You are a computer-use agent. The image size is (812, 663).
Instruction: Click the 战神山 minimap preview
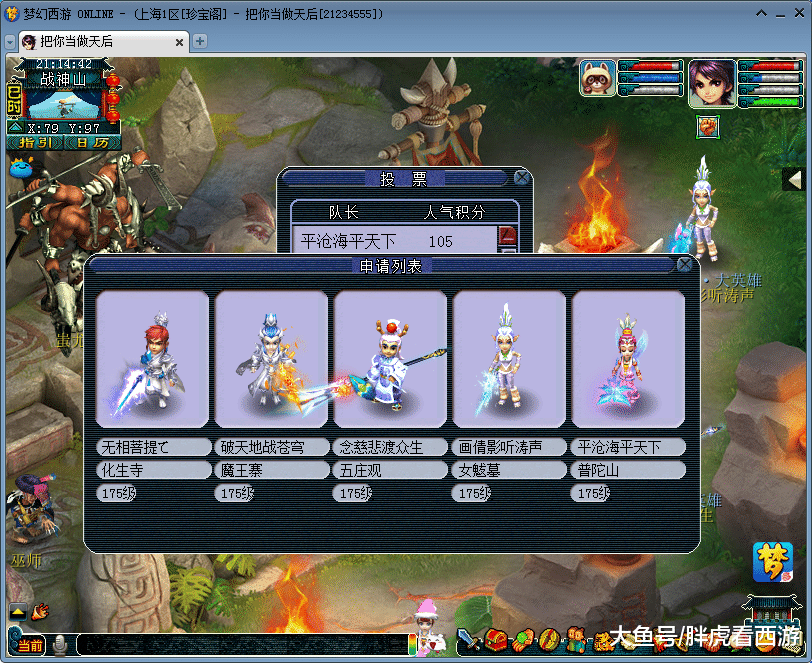(64, 105)
